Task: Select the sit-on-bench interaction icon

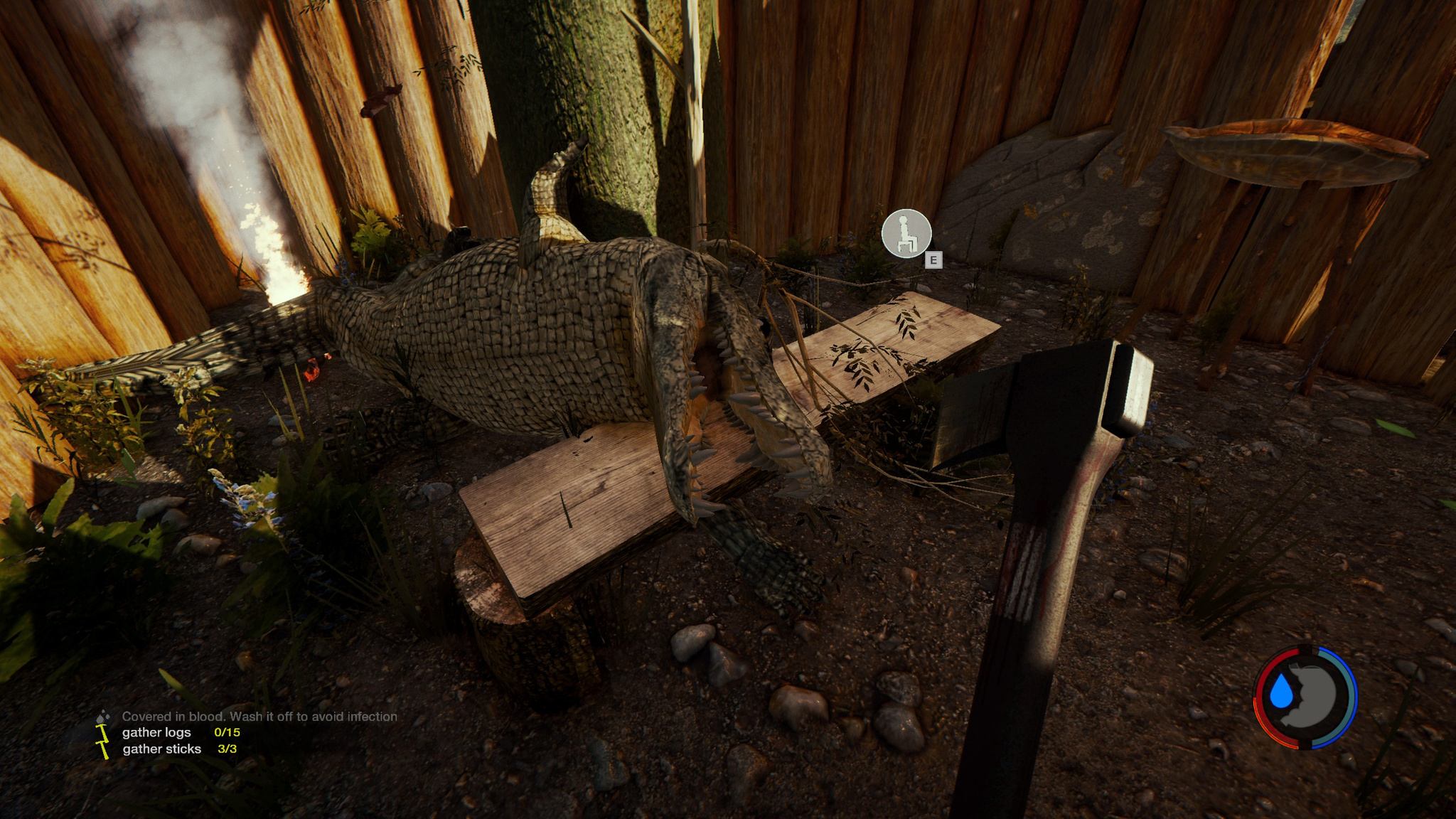Action: coord(906,233)
